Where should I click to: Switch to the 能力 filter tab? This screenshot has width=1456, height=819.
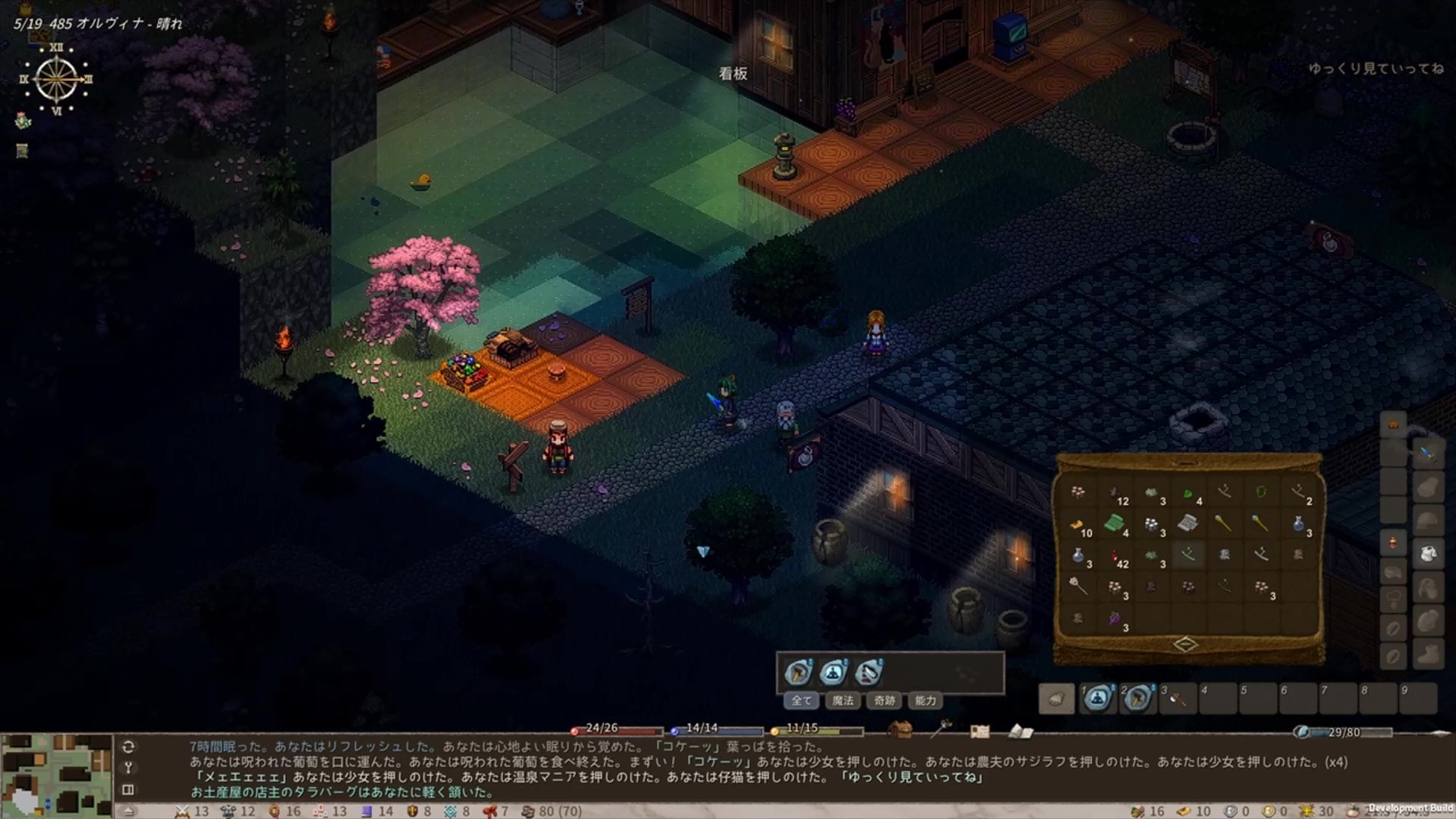(x=925, y=701)
